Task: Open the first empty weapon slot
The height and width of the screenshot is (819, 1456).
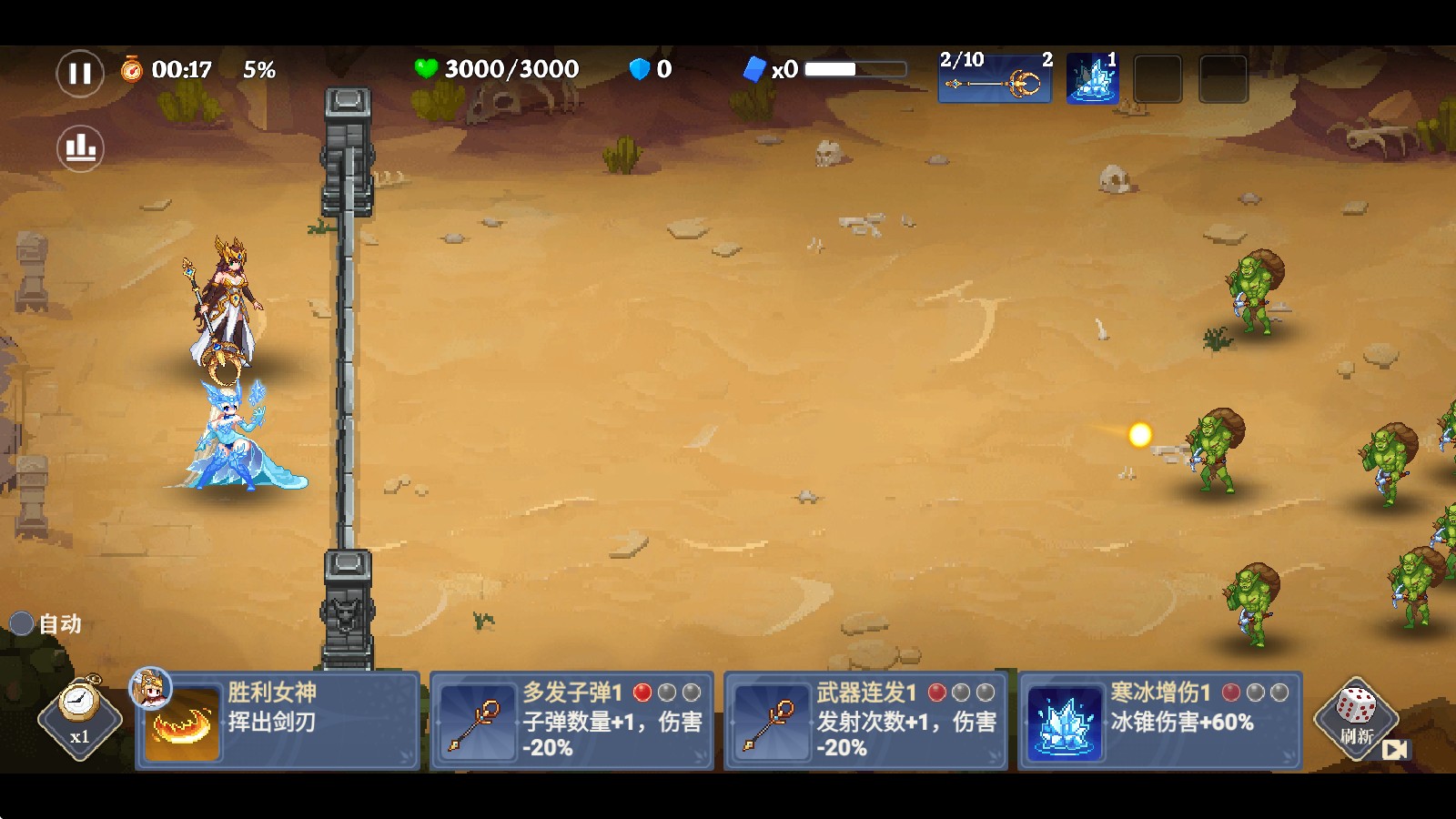Action: 1159,79
